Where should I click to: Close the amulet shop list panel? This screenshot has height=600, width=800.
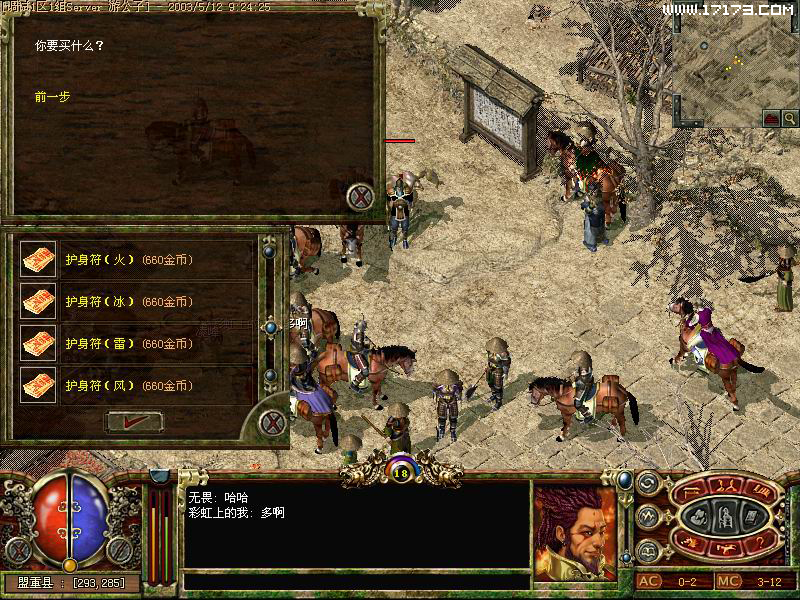click(272, 422)
